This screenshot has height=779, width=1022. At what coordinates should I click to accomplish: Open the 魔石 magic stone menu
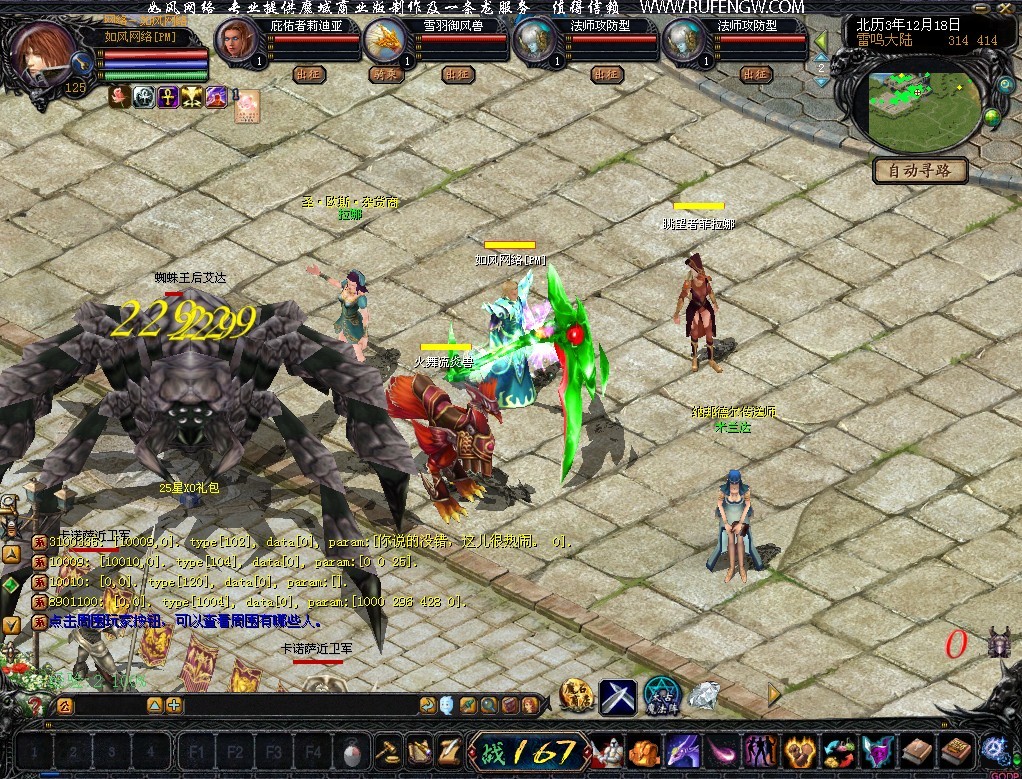[x=577, y=696]
